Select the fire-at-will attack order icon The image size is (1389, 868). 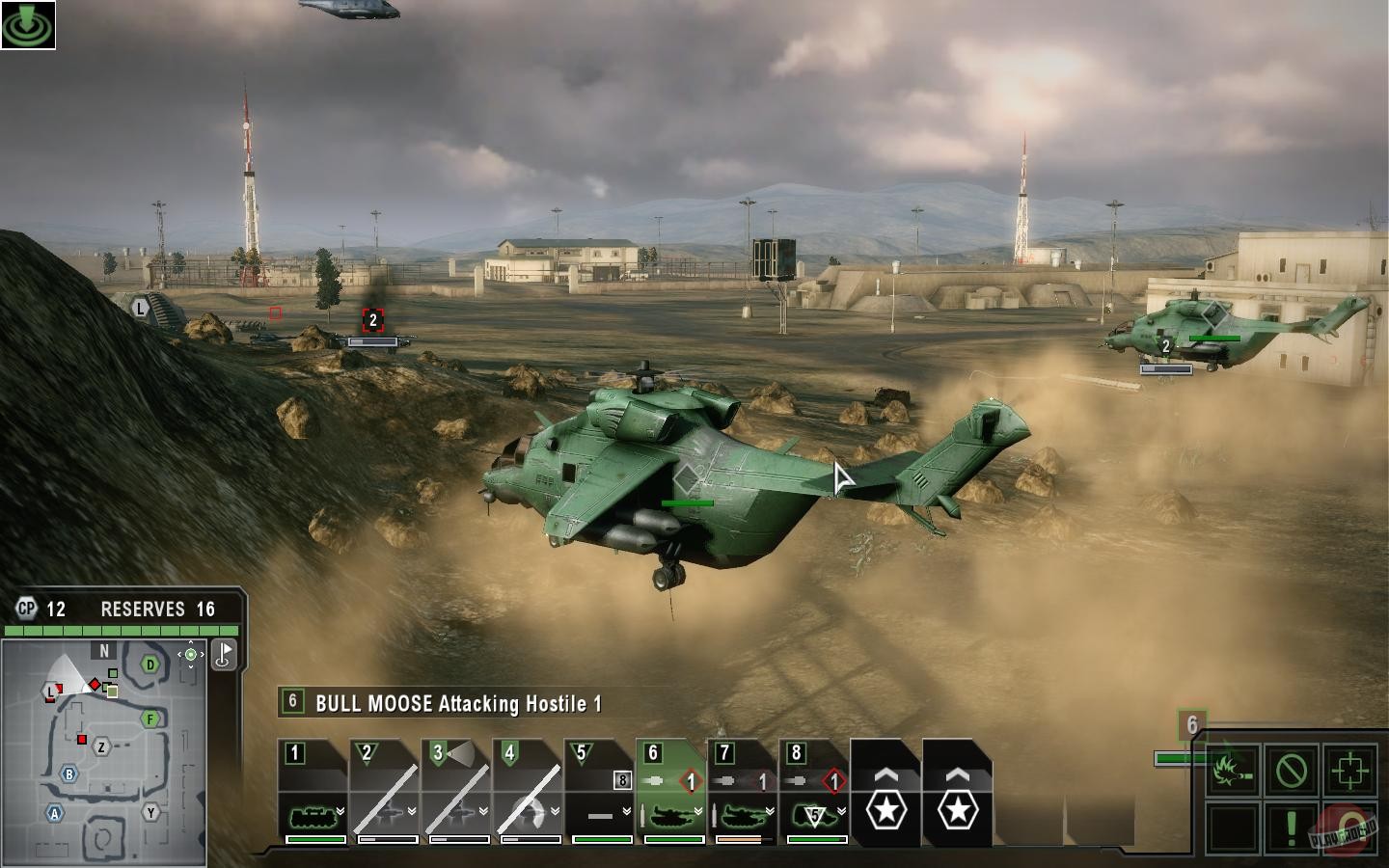tap(1233, 769)
